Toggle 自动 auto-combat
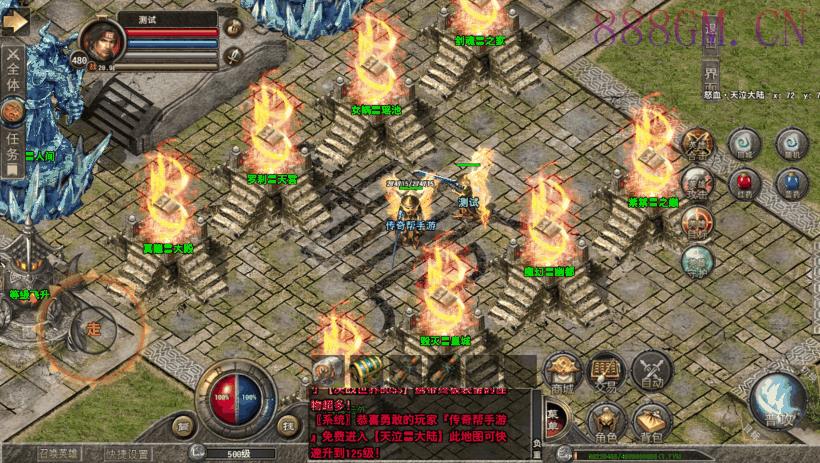This screenshot has width=820, height=463. tap(651, 373)
